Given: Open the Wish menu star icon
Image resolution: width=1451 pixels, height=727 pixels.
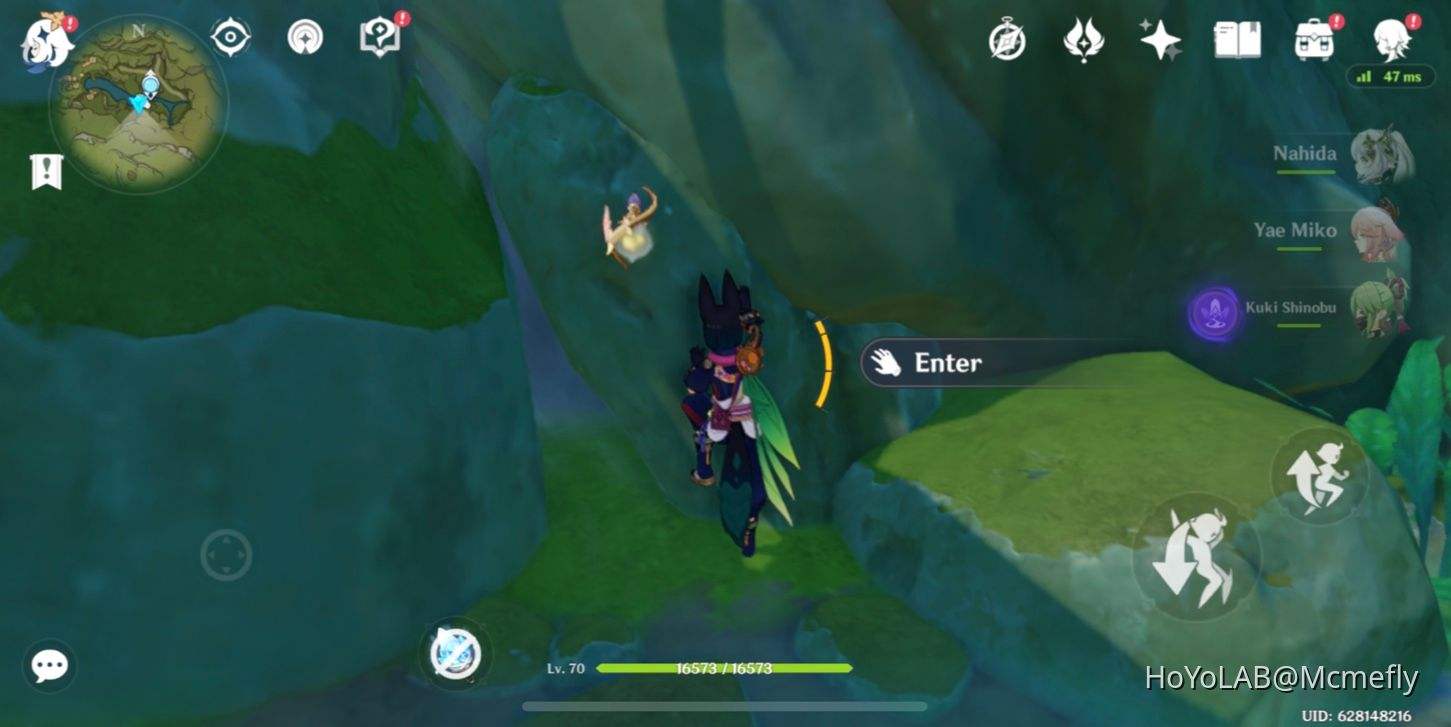Looking at the screenshot, I should 1160,40.
